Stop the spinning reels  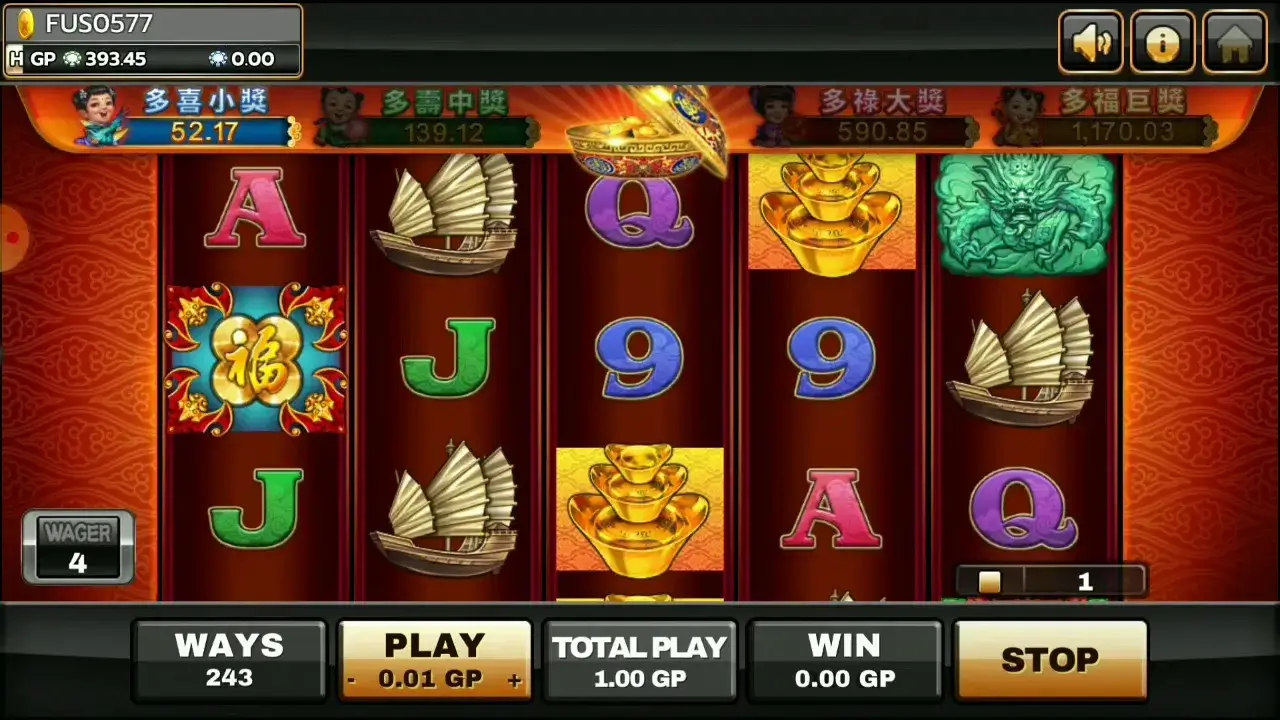pos(1049,659)
